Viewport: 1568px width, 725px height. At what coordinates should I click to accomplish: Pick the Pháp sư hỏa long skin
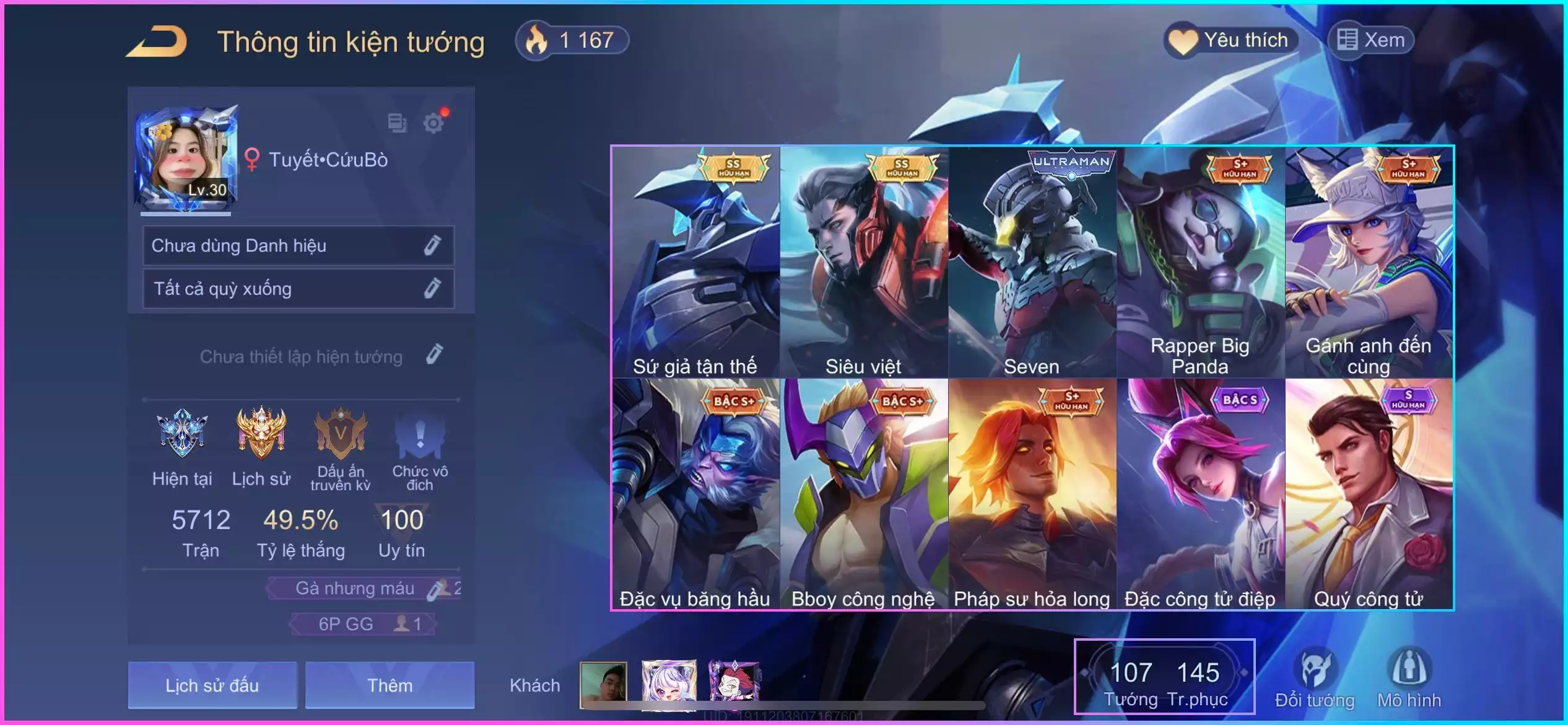1032,494
